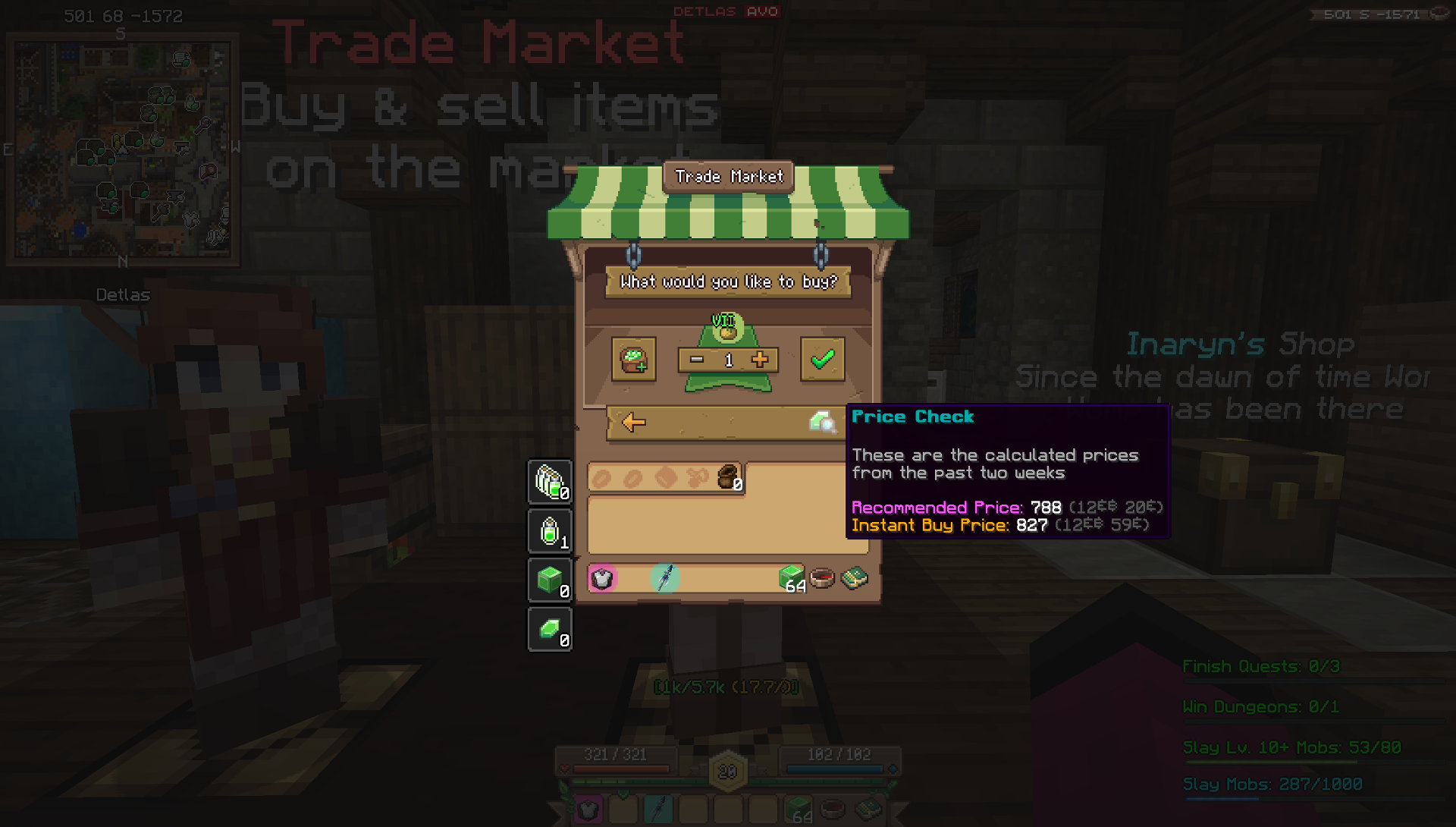
Task: Click the single emerald currency counter
Action: coord(550,630)
